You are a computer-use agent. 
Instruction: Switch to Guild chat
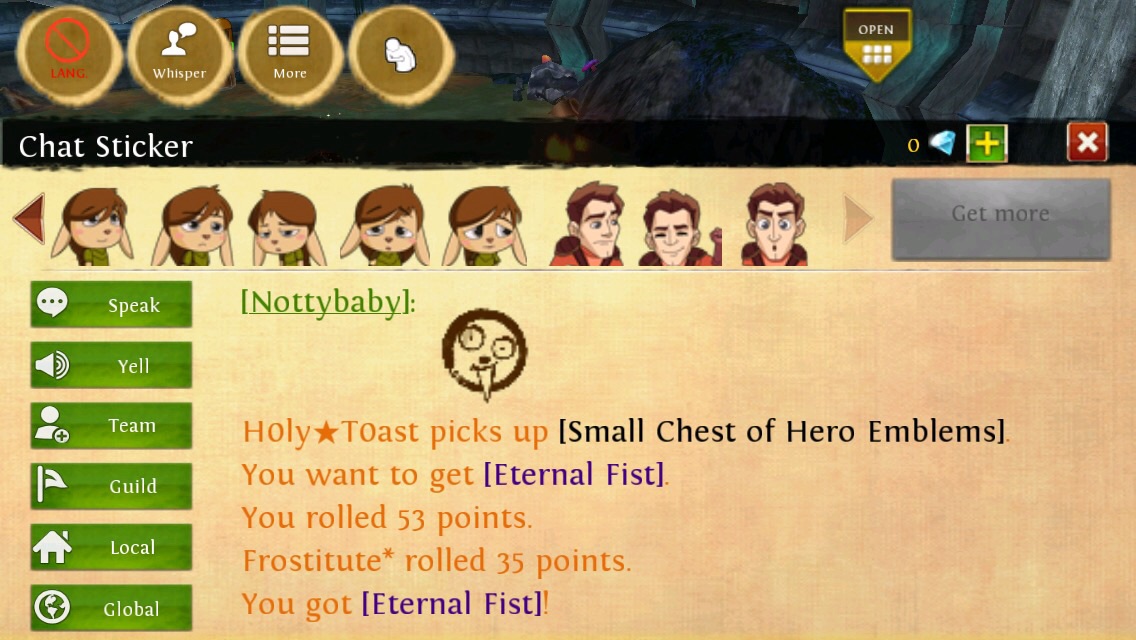coord(111,486)
